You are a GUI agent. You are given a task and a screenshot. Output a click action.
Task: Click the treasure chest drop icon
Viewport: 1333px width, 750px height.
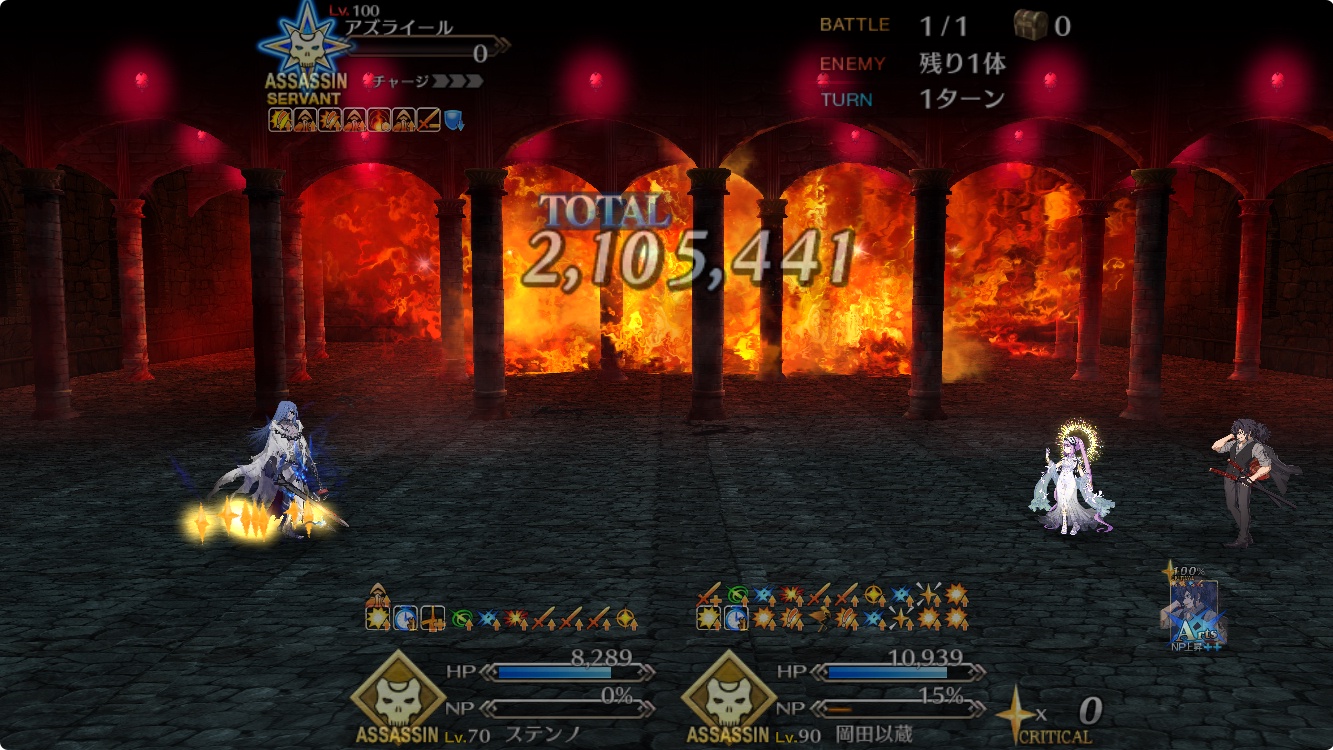tap(1030, 25)
